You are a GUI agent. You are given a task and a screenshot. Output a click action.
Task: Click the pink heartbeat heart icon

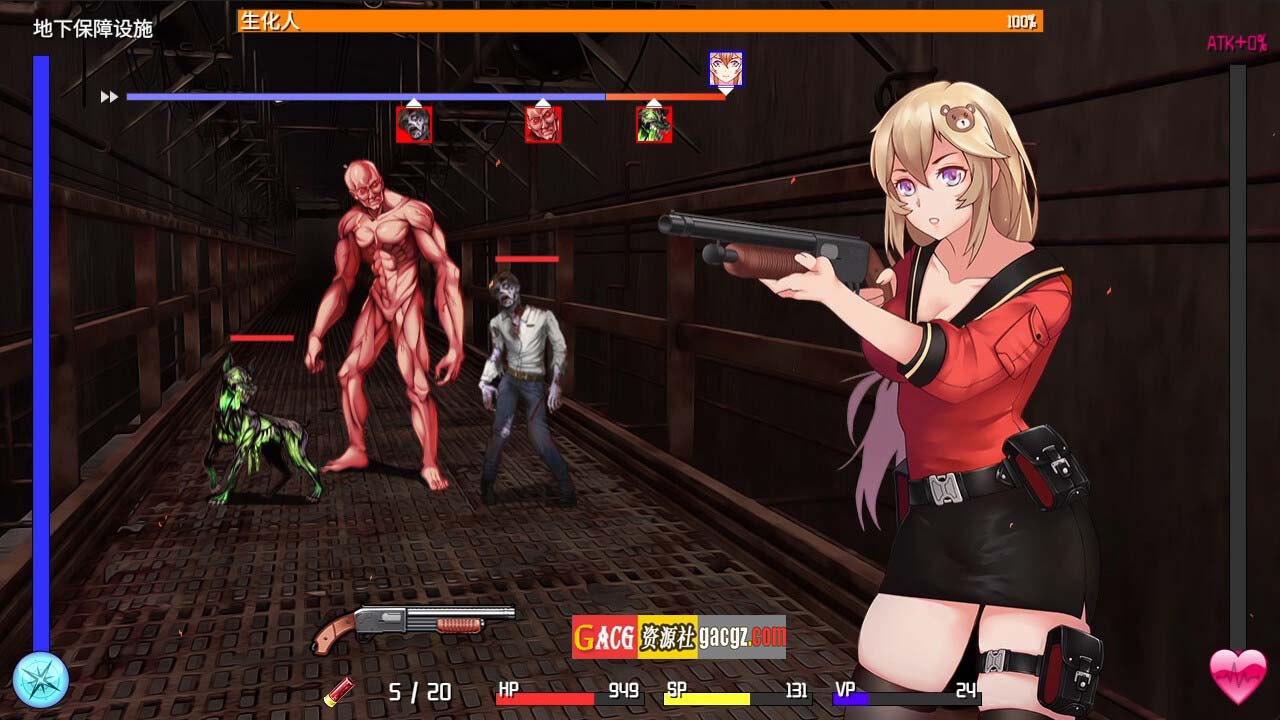click(1238, 676)
